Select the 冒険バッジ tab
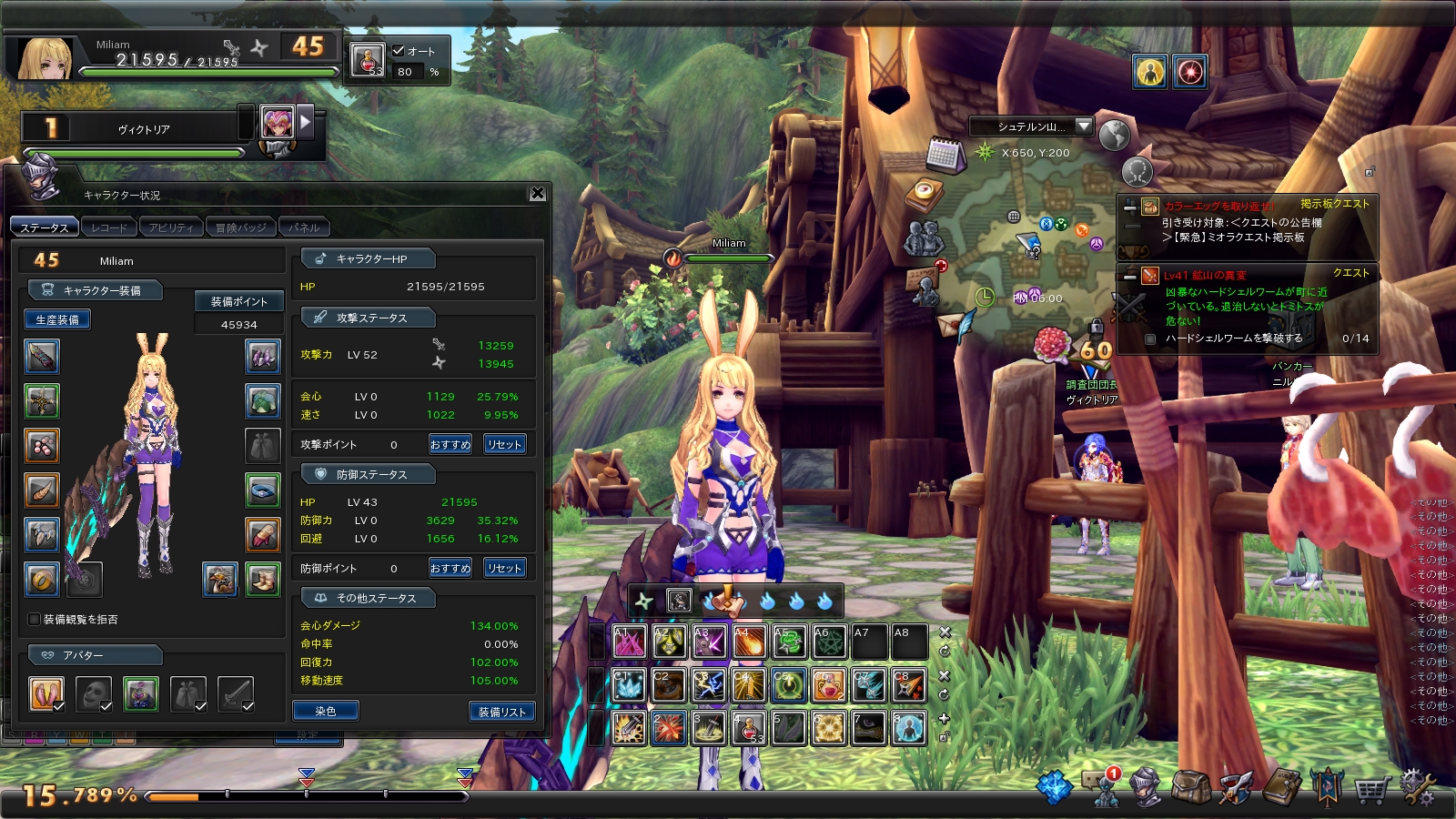This screenshot has width=1456, height=819. coord(240,227)
